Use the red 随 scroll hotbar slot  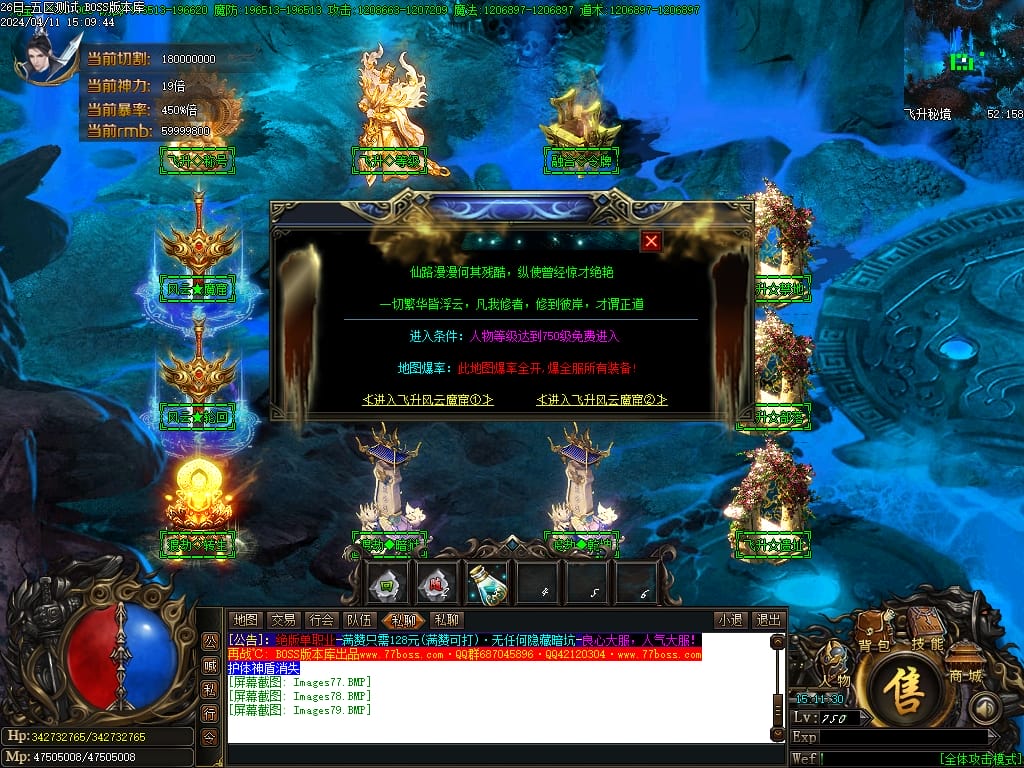[435, 583]
